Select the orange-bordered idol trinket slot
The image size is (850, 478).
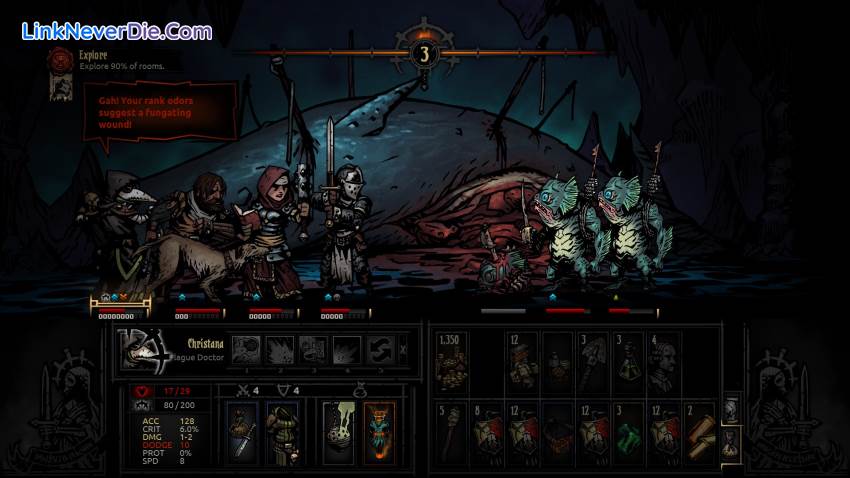(379, 431)
